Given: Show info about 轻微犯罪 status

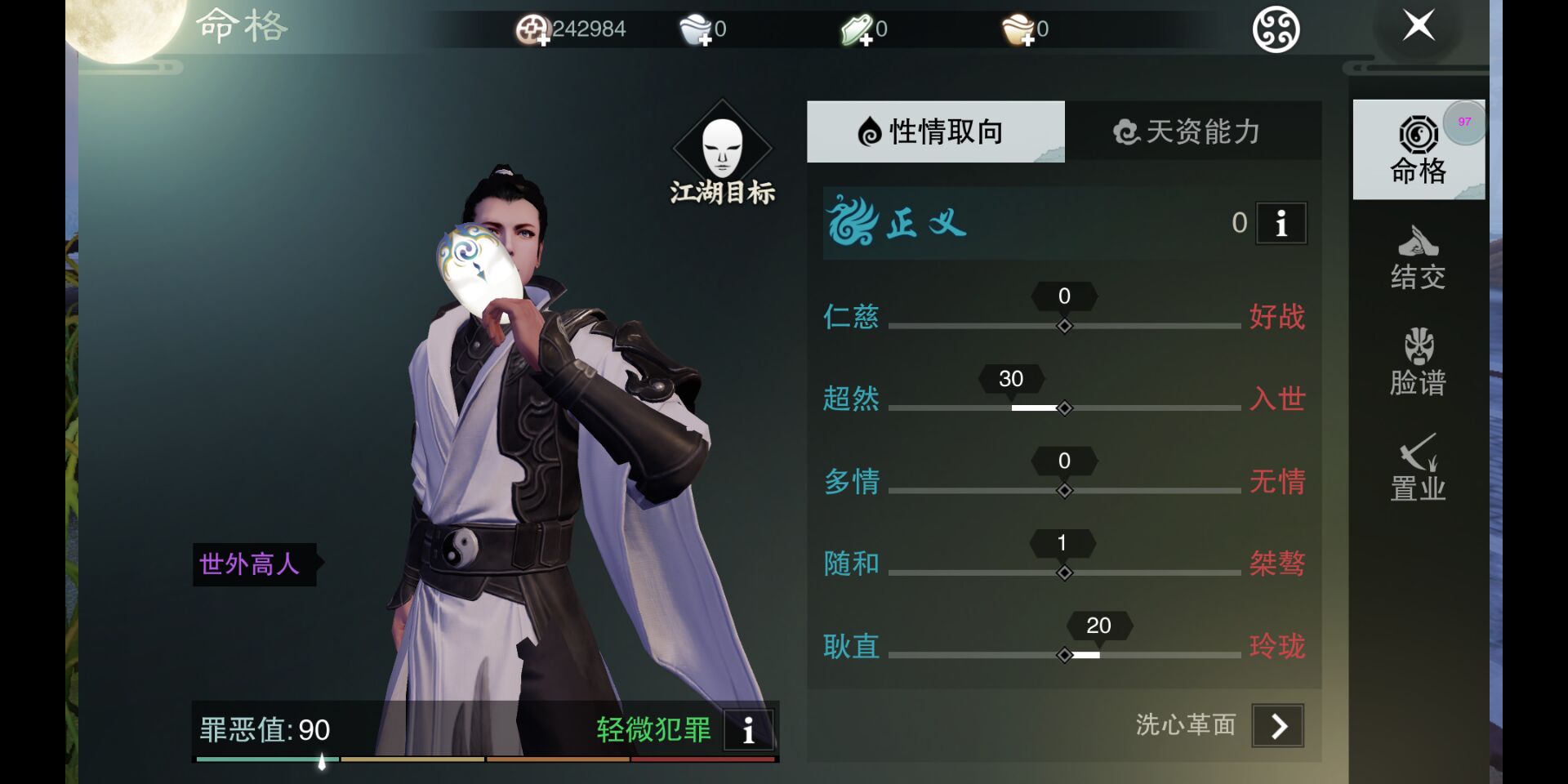Looking at the screenshot, I should pos(748,729).
